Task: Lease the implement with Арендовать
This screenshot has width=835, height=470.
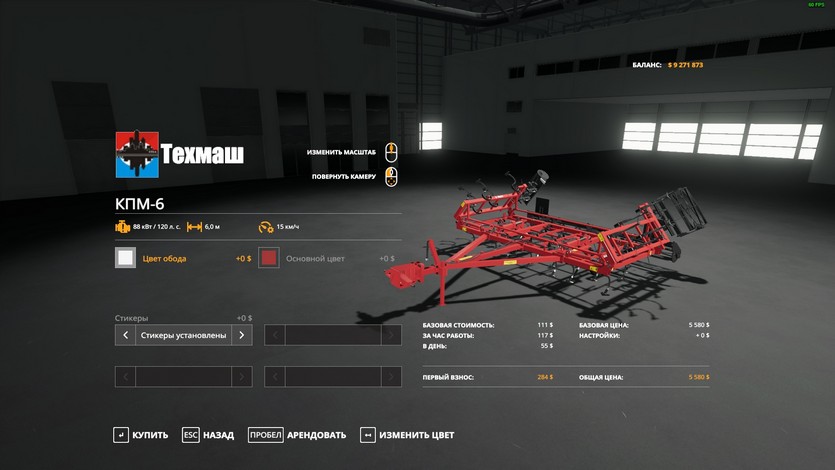Action: click(x=297, y=435)
